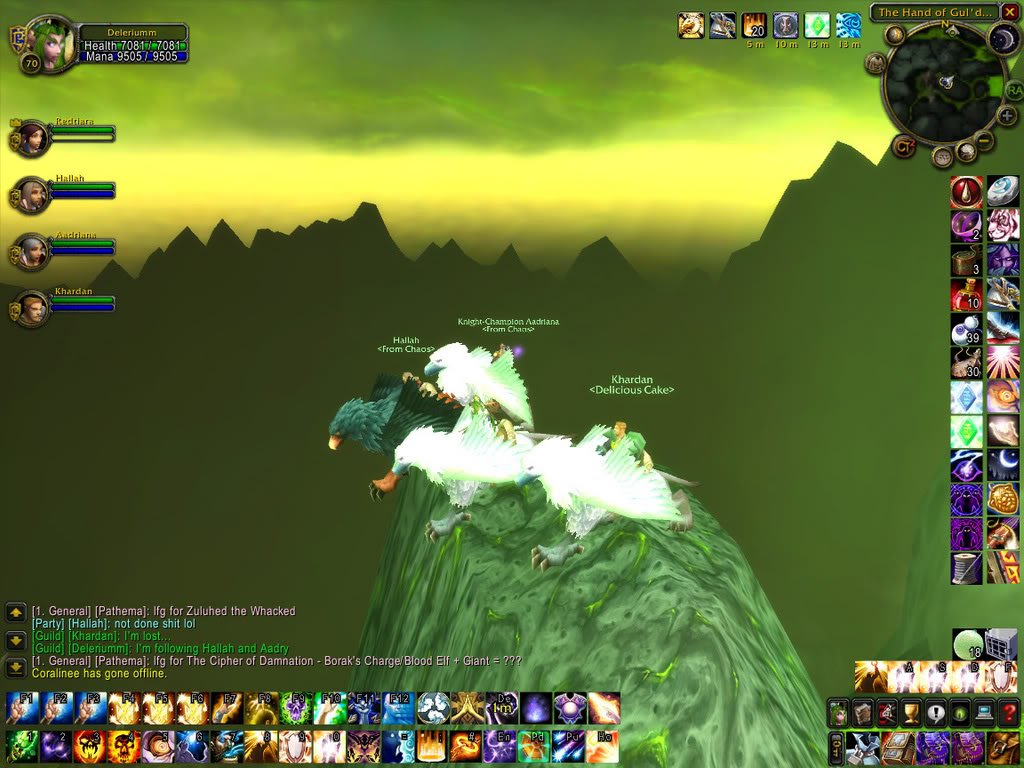Close the minimap with the X button

pyautogui.click(x=1010, y=13)
